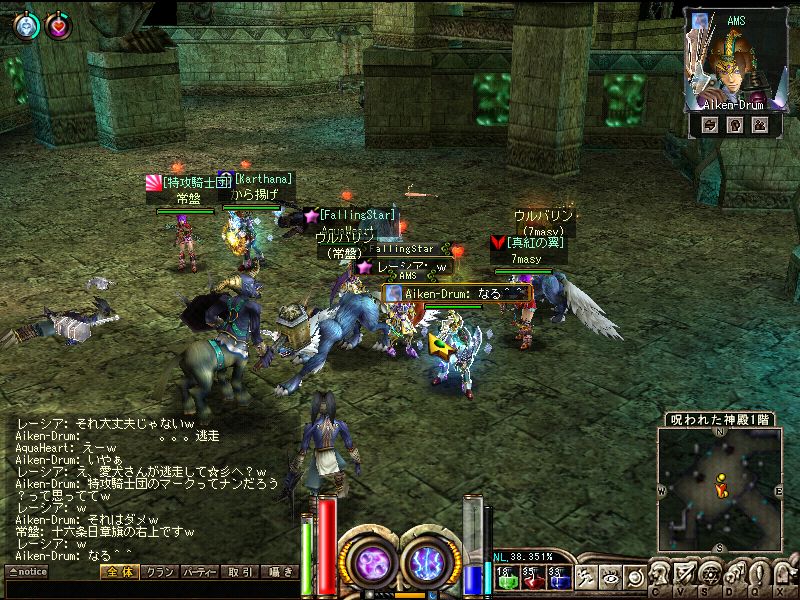
Task: Select the 取引 chat tab
Action: point(240,572)
